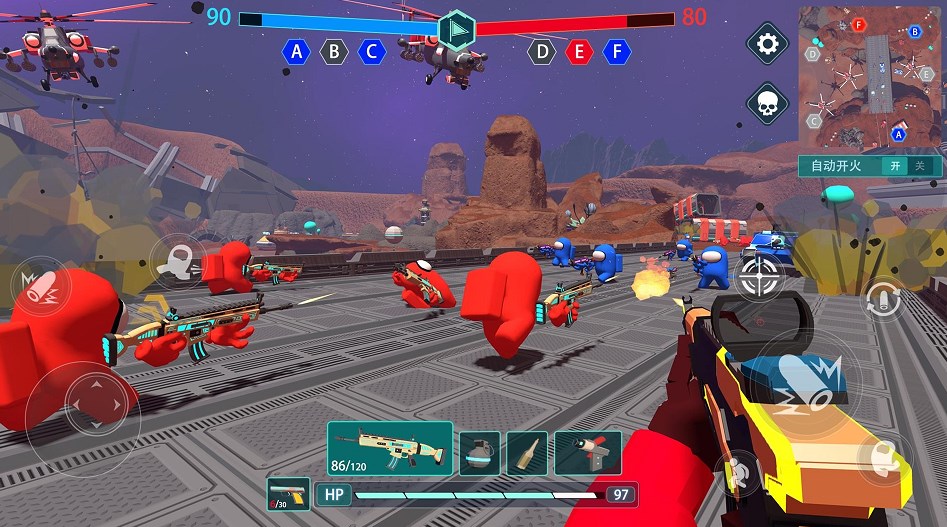Select the grenade slot
This screenshot has width=947, height=527.
tap(479, 453)
